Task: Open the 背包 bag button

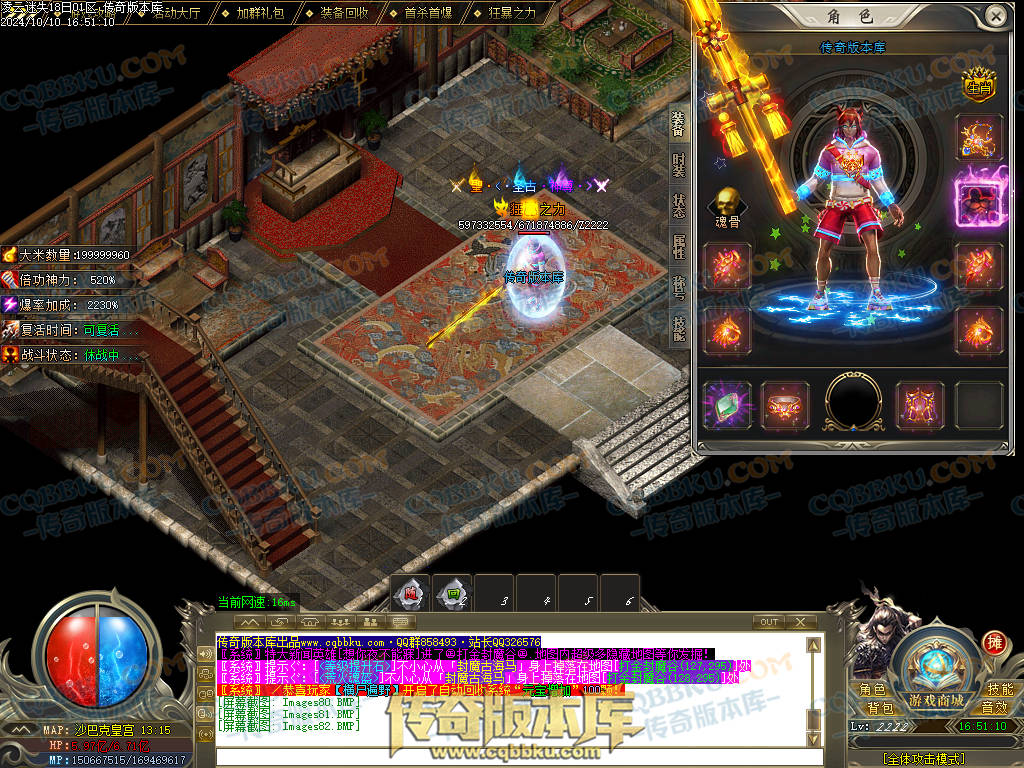Action: [880, 708]
